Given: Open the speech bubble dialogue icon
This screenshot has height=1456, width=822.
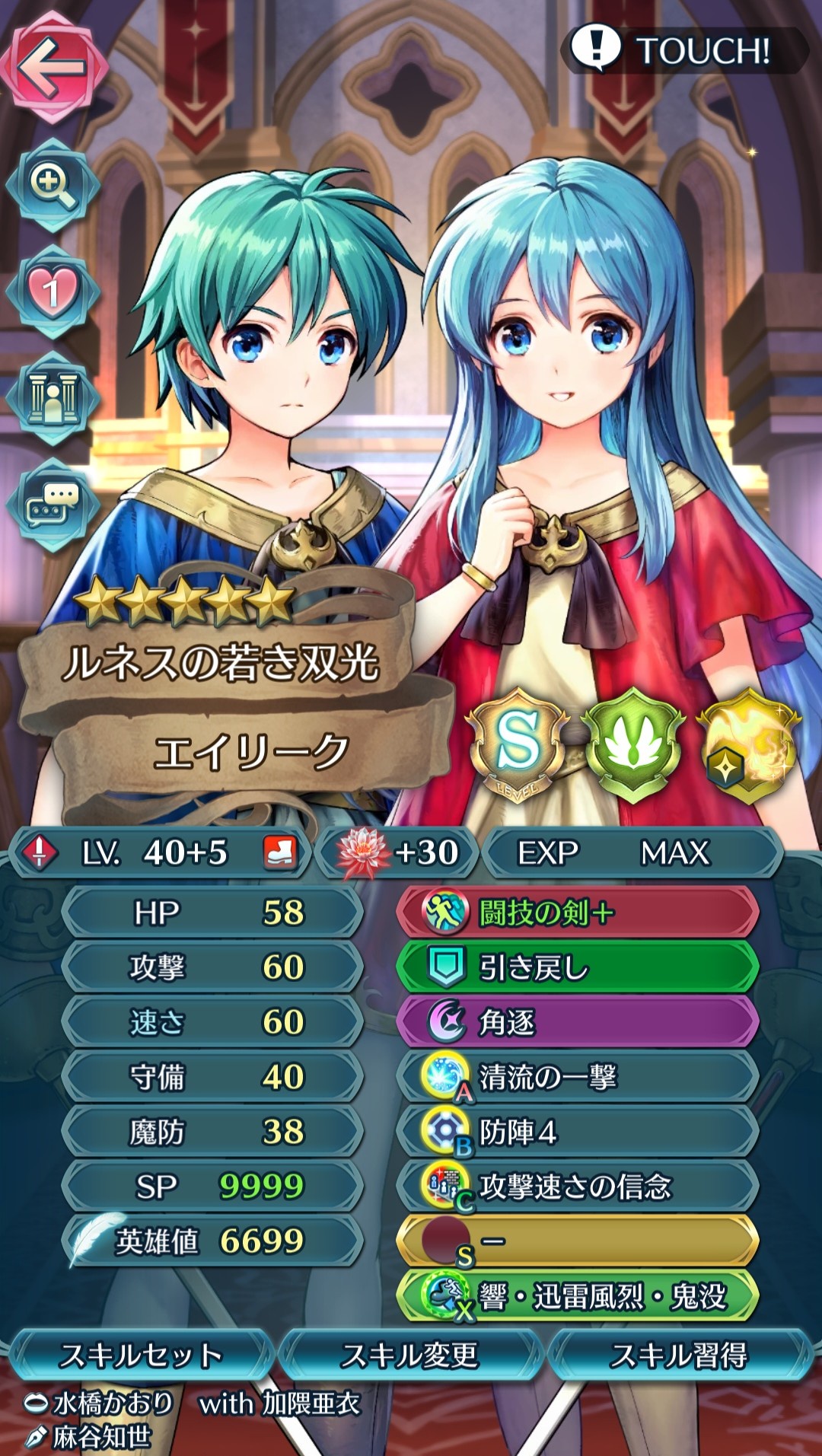Looking at the screenshot, I should pos(52,503).
